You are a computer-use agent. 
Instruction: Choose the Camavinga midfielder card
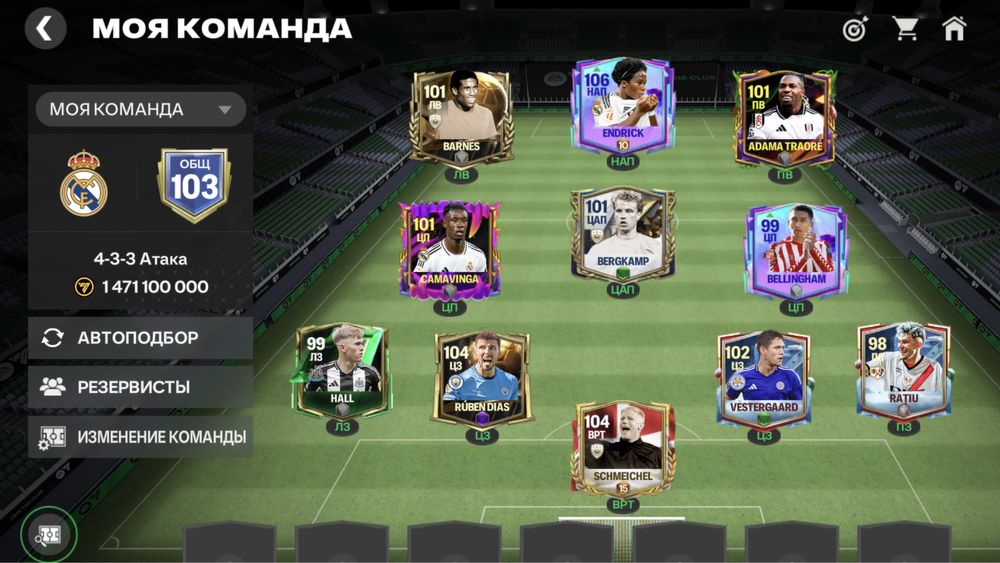click(448, 250)
